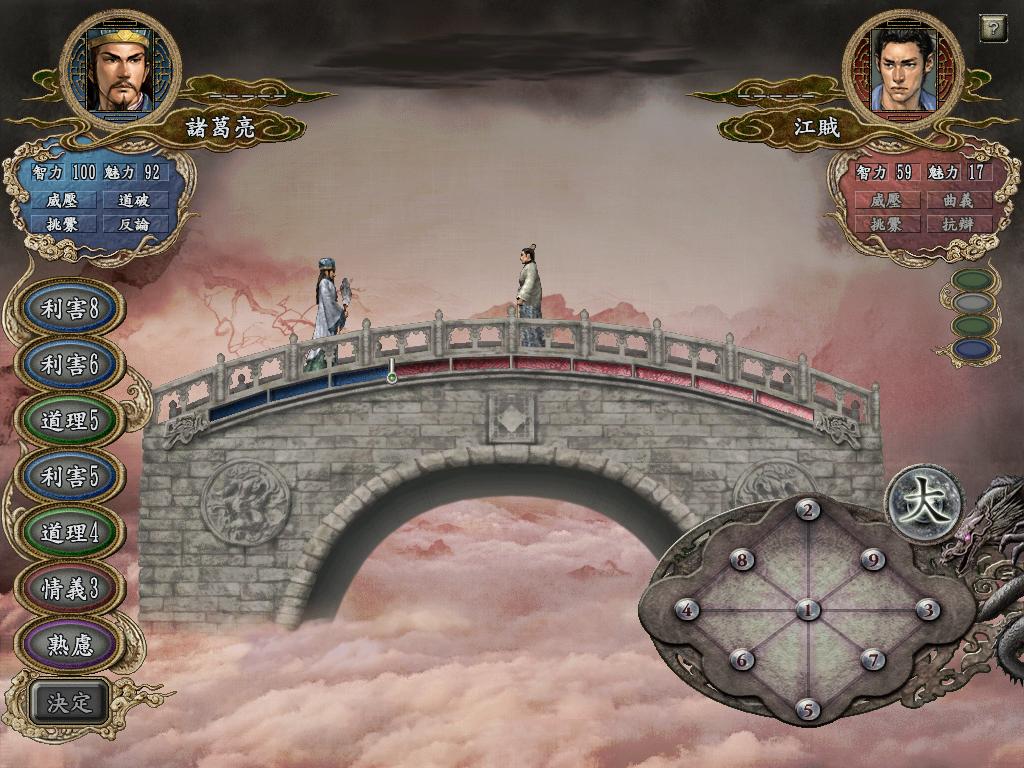Image resolution: width=1024 pixels, height=768 pixels.
Task: Choose the 利害6 card
Action: click(69, 365)
